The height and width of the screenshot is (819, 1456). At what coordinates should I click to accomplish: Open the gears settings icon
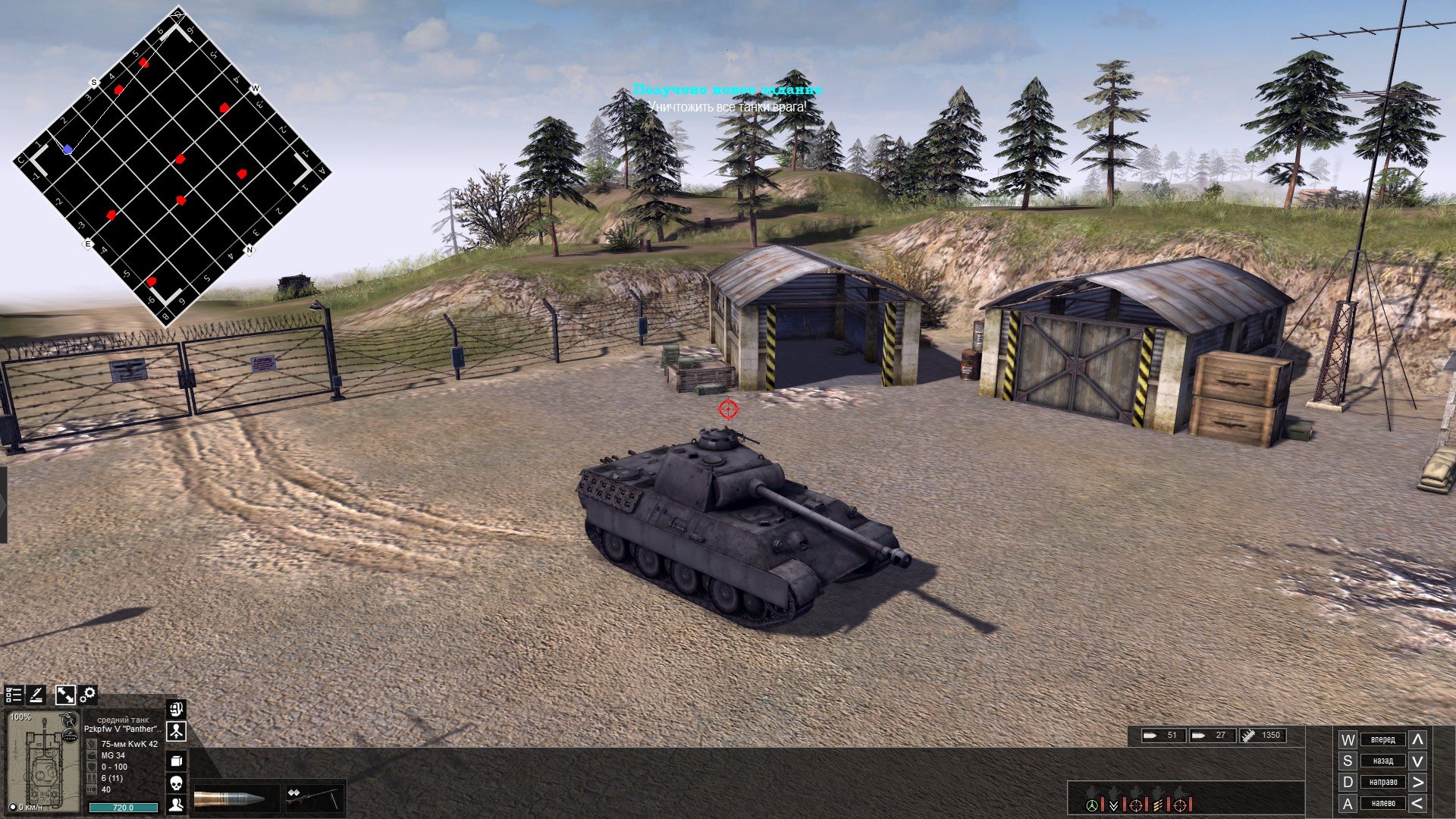tap(88, 694)
